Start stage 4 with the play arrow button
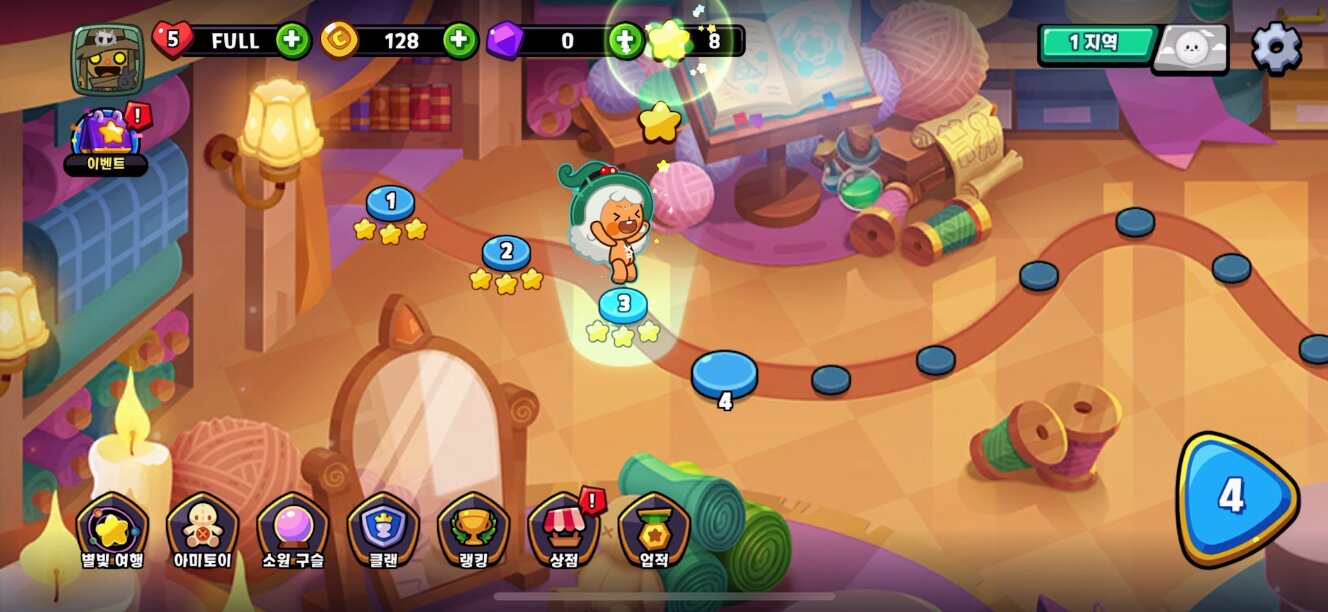Image resolution: width=1328 pixels, height=612 pixels. [x=1234, y=498]
